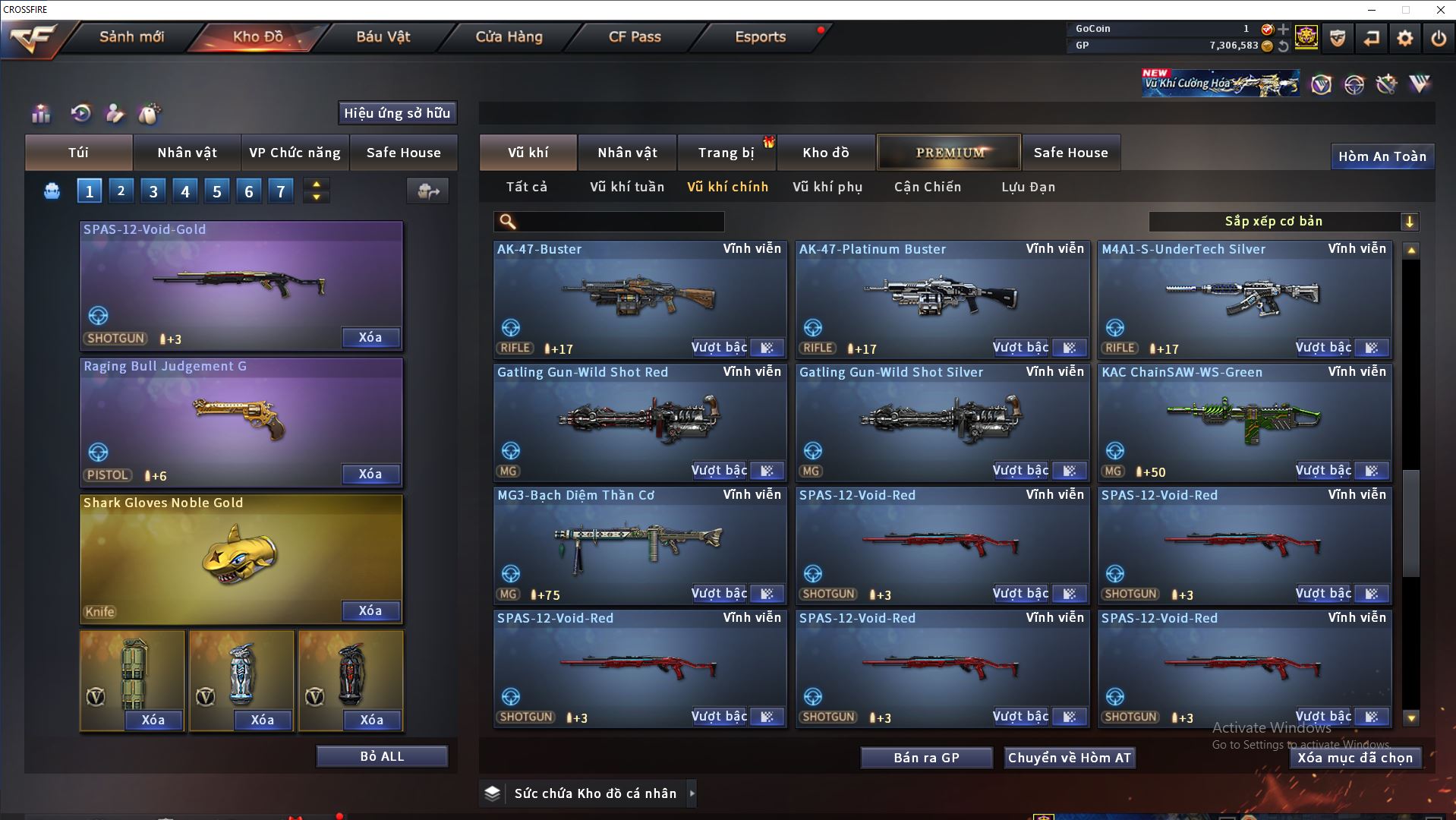Open the Trang bị equipment tab

726,153
